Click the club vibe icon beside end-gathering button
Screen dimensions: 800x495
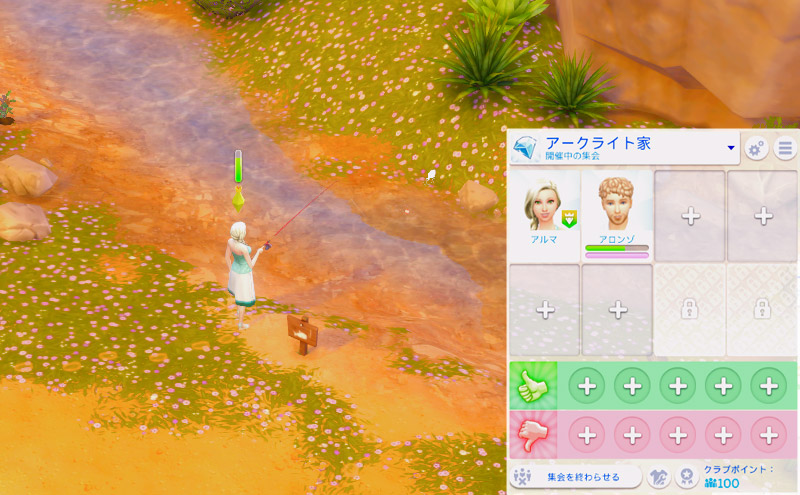click(660, 477)
